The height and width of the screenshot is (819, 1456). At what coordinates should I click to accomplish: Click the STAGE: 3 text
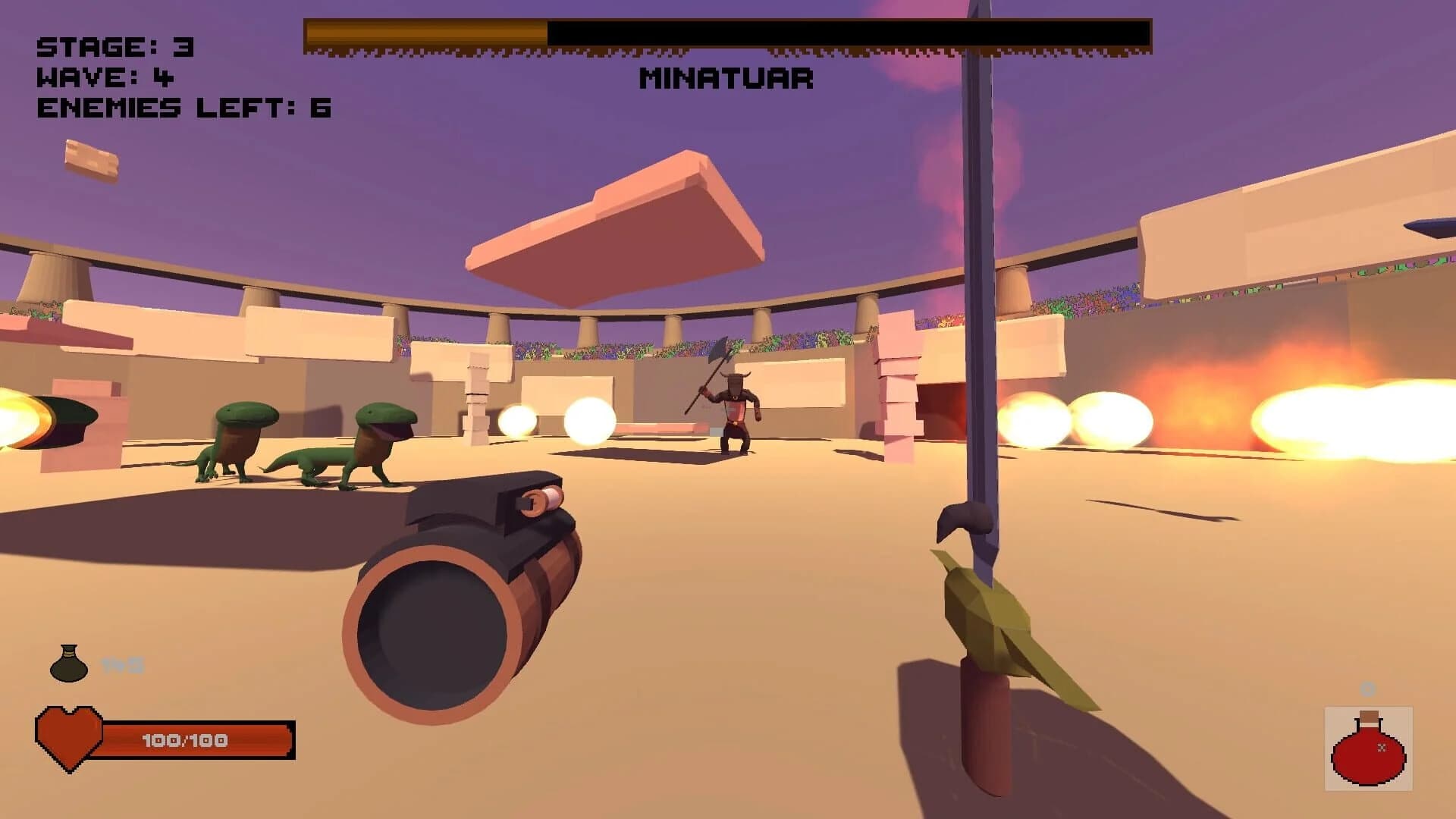coord(114,47)
